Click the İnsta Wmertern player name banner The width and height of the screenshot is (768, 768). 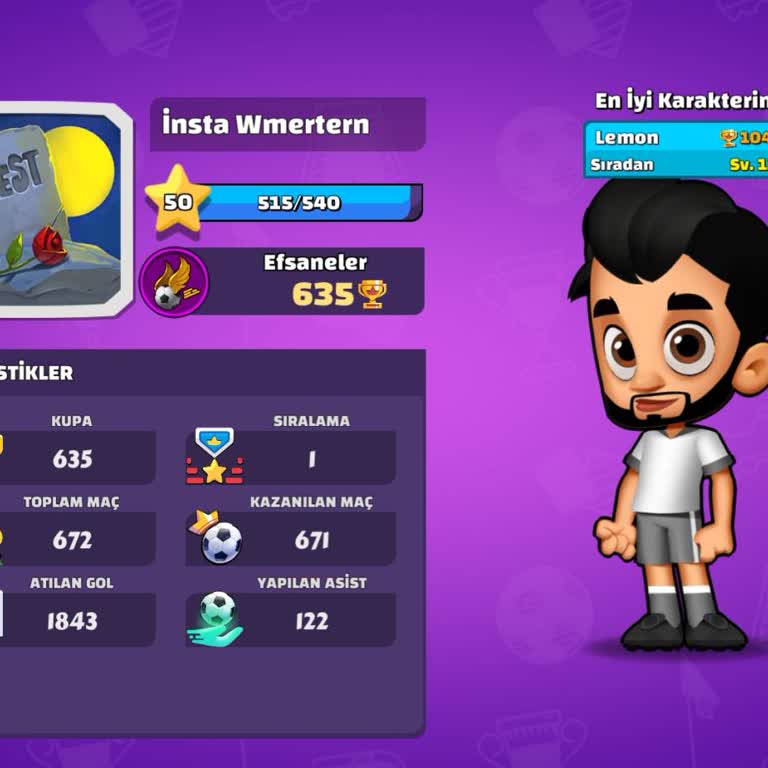click(x=287, y=125)
